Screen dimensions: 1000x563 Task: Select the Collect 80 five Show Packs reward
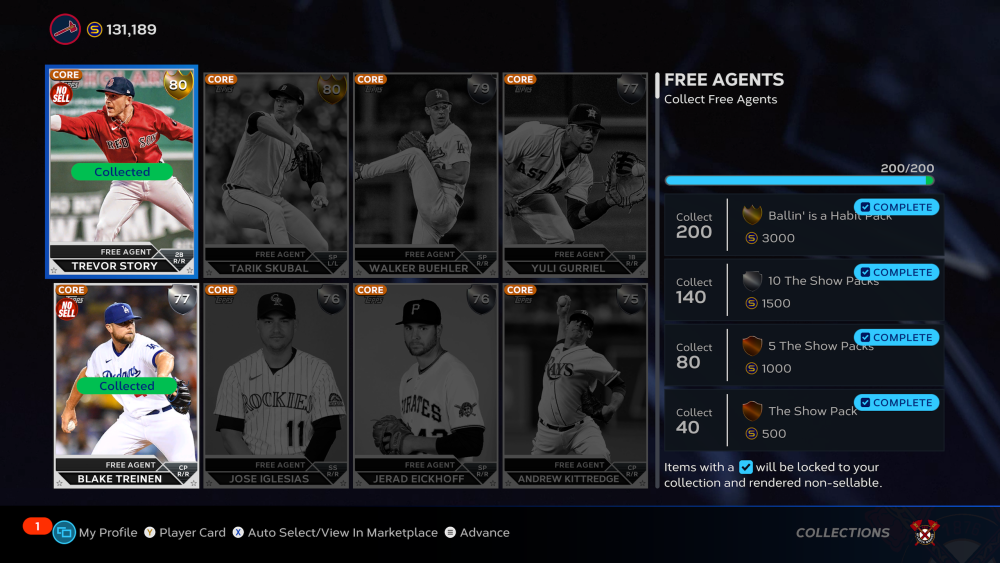(804, 356)
